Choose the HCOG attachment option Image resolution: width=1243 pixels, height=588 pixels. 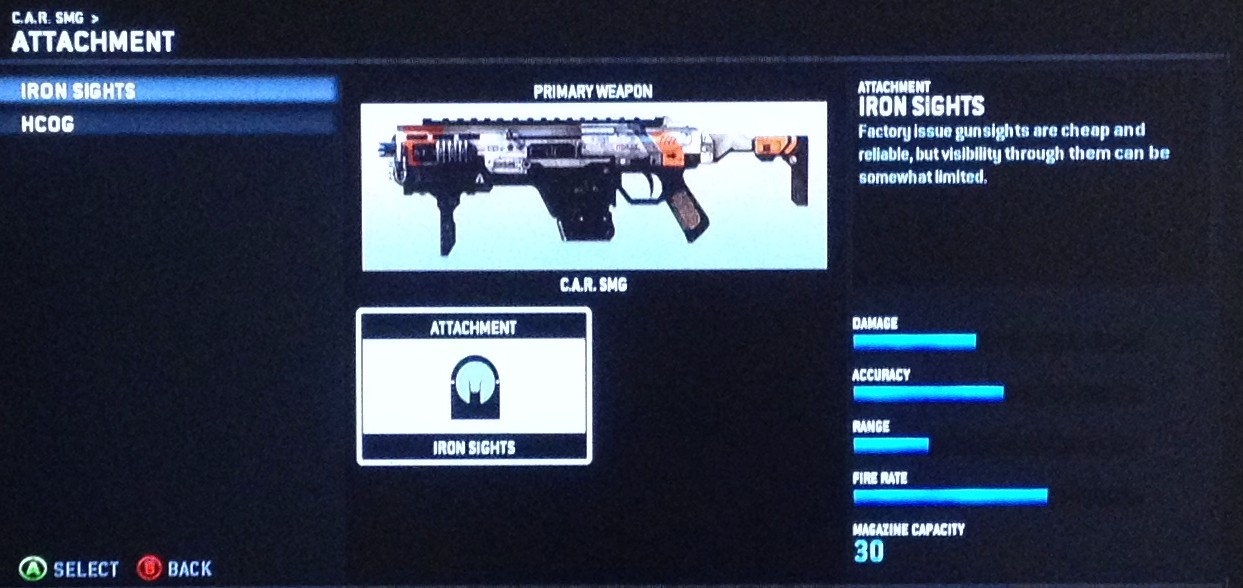(168, 124)
